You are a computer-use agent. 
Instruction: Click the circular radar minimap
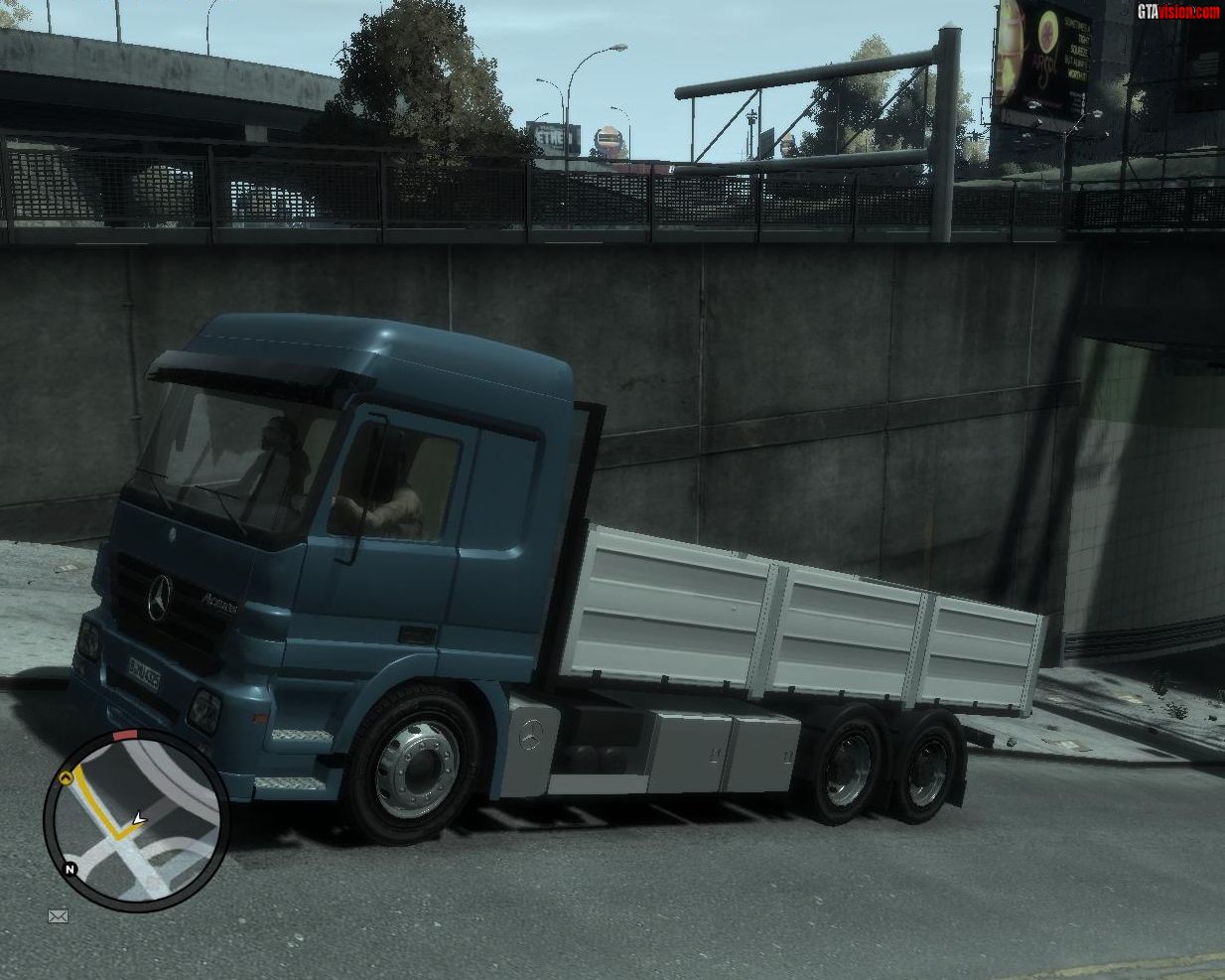coord(136,820)
